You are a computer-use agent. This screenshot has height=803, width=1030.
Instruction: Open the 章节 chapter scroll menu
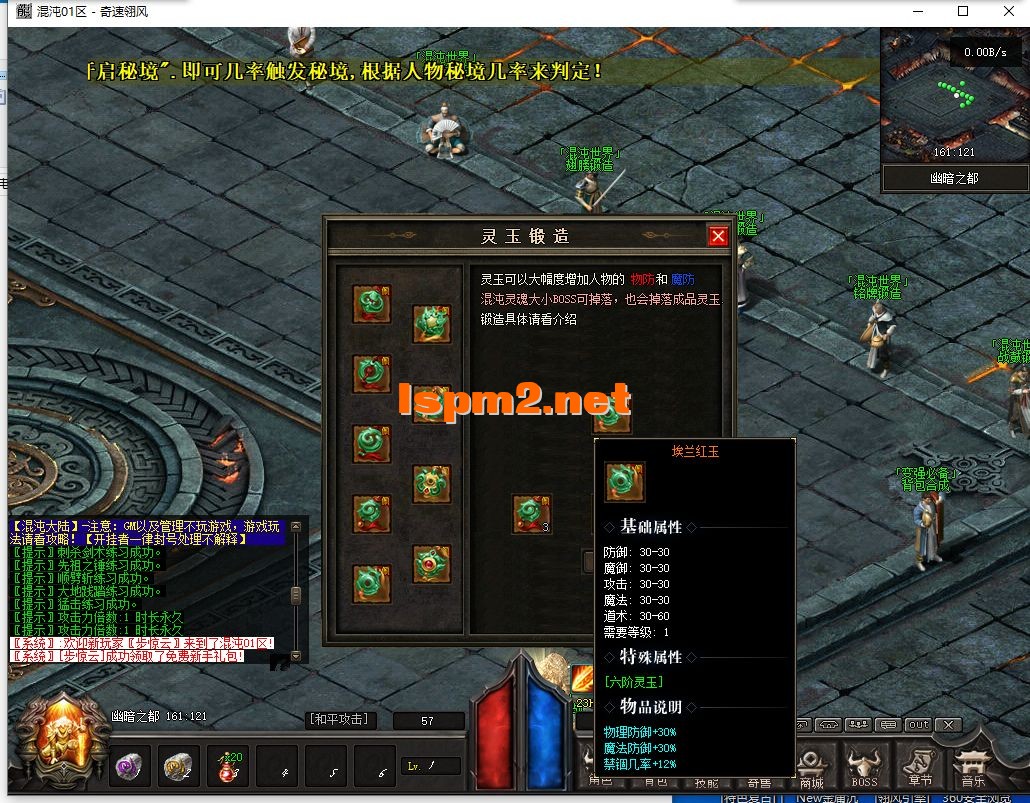(918, 765)
